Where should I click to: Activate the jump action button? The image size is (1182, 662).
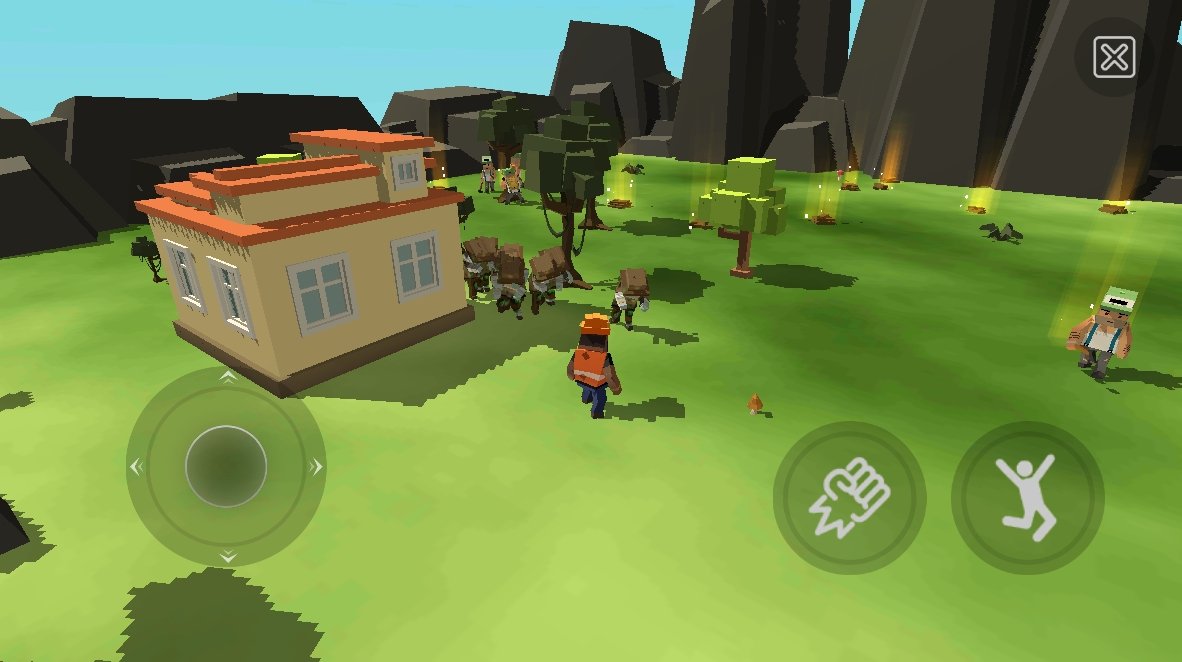click(x=1028, y=497)
